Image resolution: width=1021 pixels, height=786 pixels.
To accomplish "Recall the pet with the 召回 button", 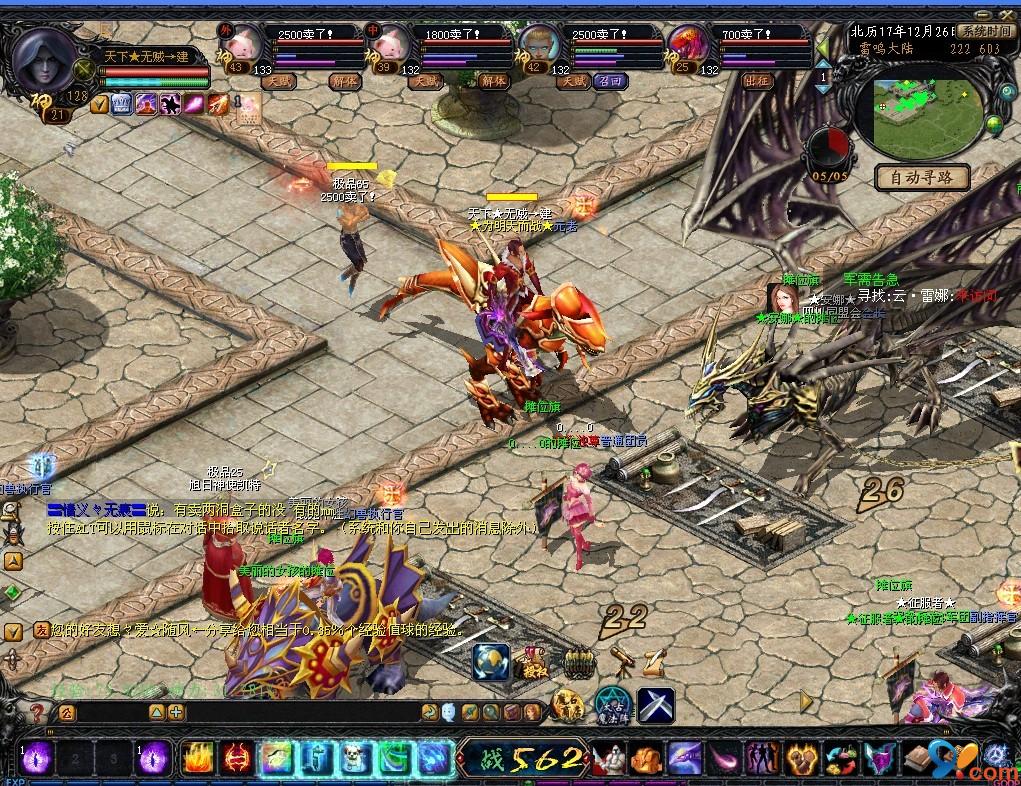I will (609, 82).
